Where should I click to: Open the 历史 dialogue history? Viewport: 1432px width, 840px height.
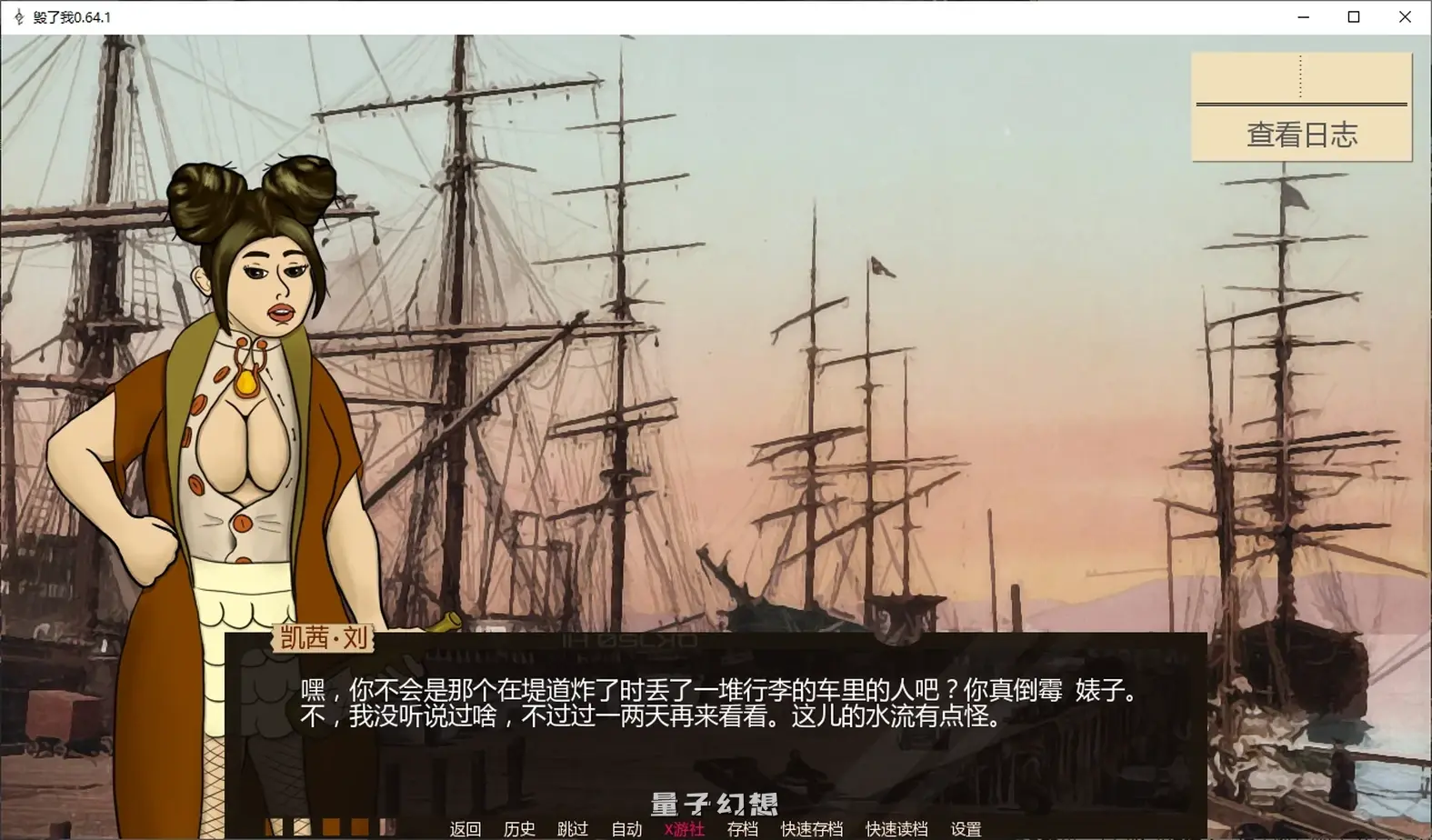pyautogui.click(x=518, y=828)
